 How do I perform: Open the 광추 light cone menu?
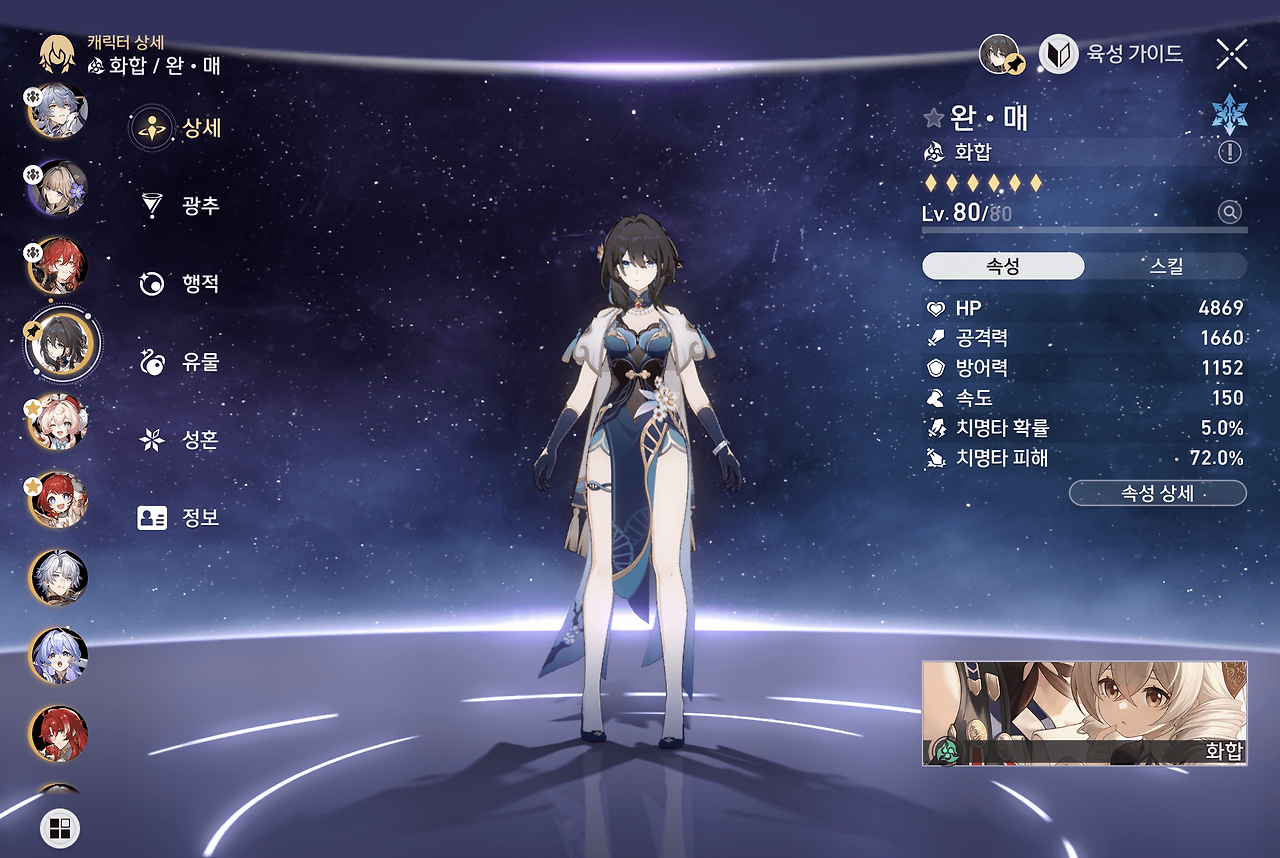click(178, 206)
